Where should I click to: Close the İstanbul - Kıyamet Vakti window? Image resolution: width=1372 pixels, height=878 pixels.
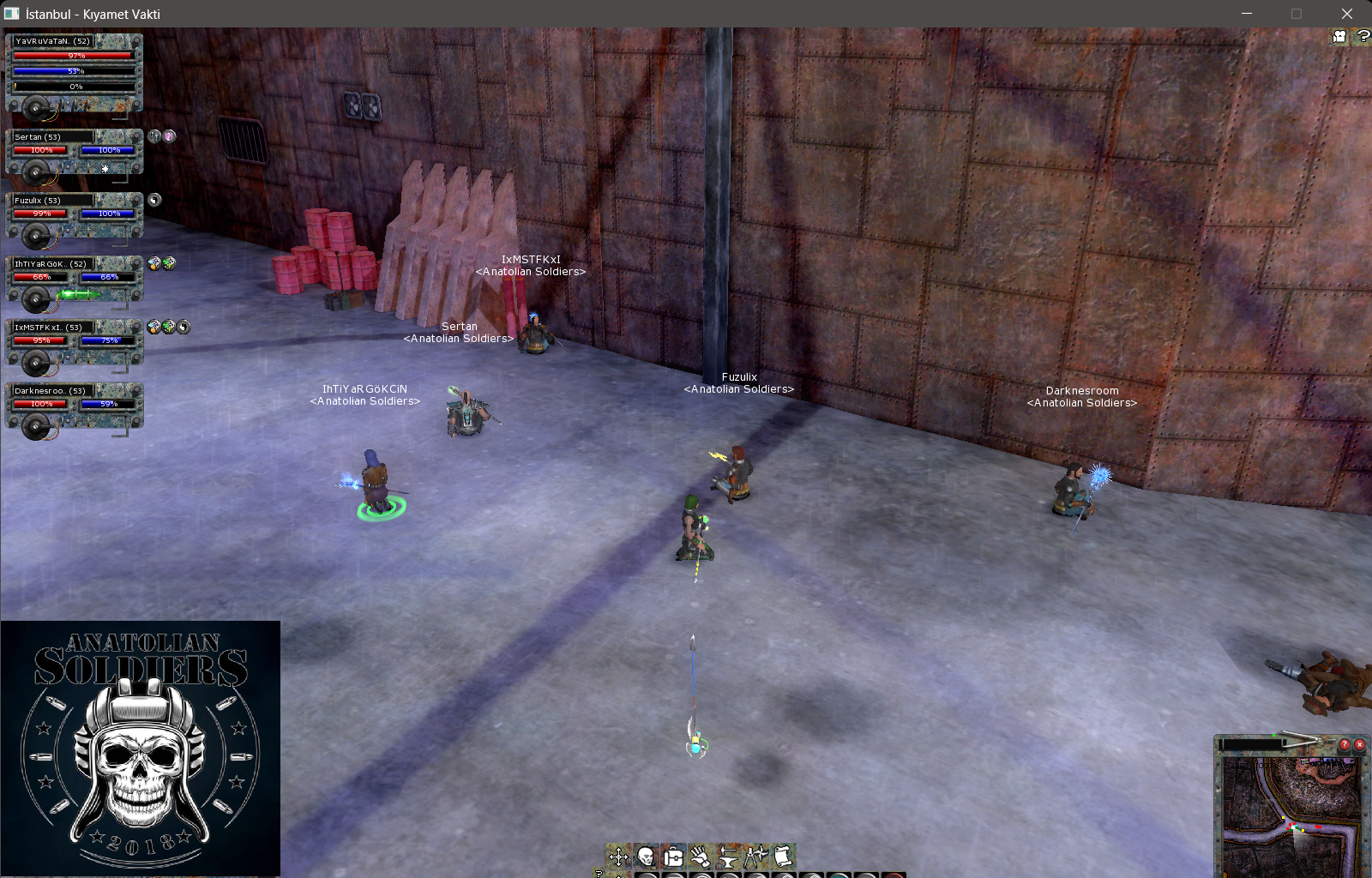point(1346,14)
